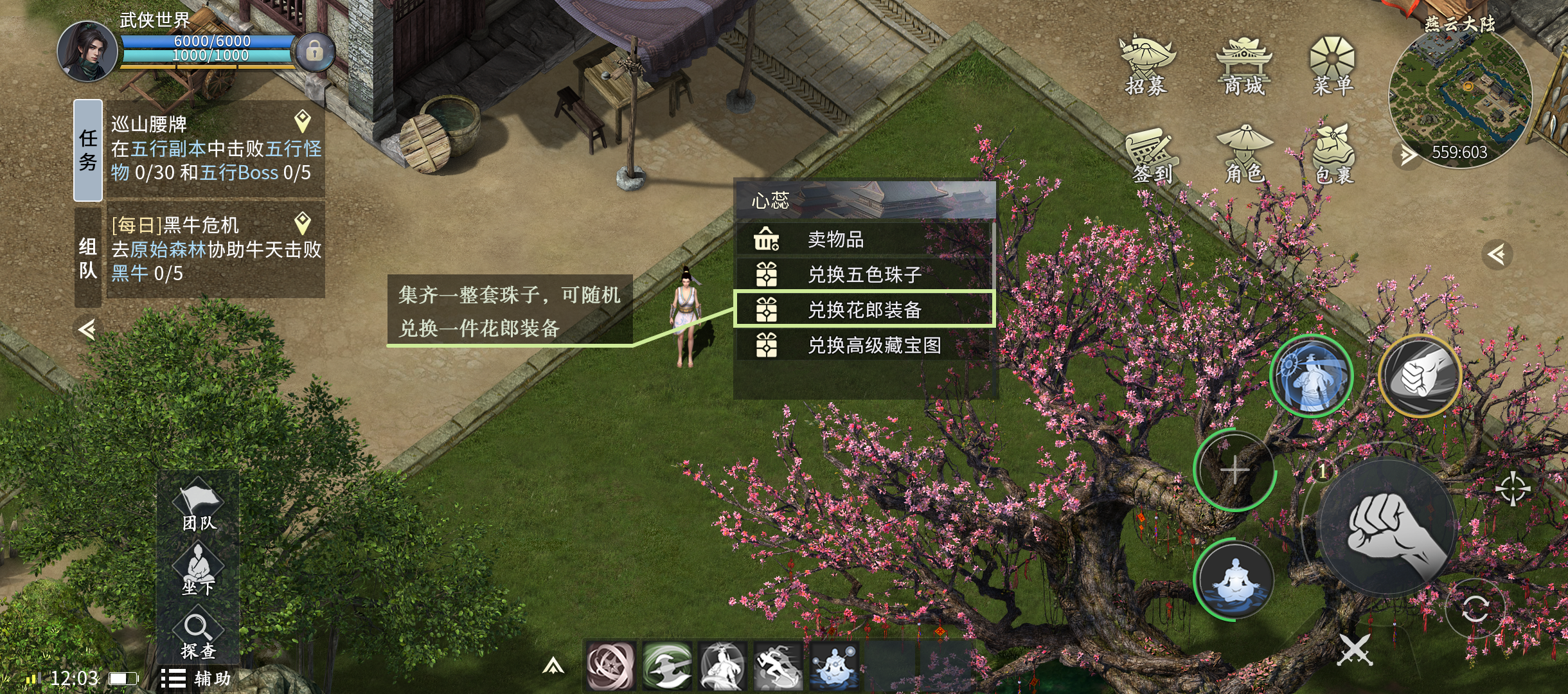Open the 燕云大陆 minimap
This screenshot has height=694, width=1568.
pyautogui.click(x=1459, y=96)
